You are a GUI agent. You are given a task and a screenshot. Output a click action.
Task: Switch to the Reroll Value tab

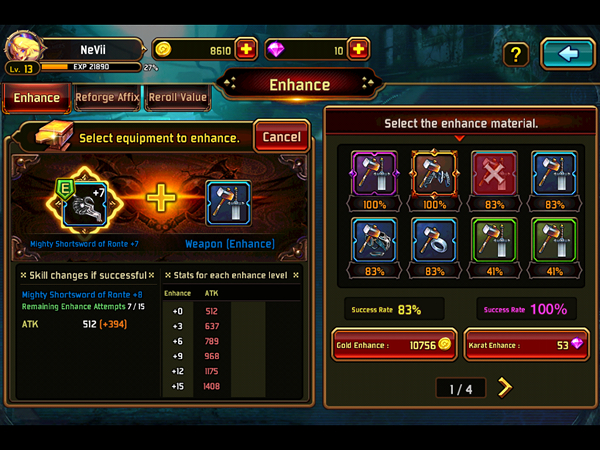pyautogui.click(x=177, y=98)
